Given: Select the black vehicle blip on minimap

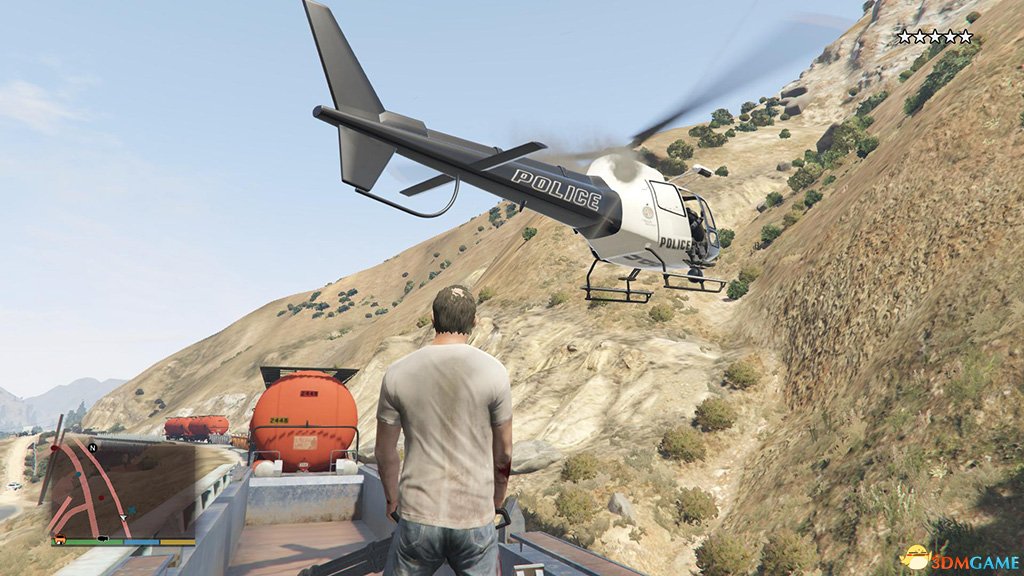Looking at the screenshot, I should 103,538.
